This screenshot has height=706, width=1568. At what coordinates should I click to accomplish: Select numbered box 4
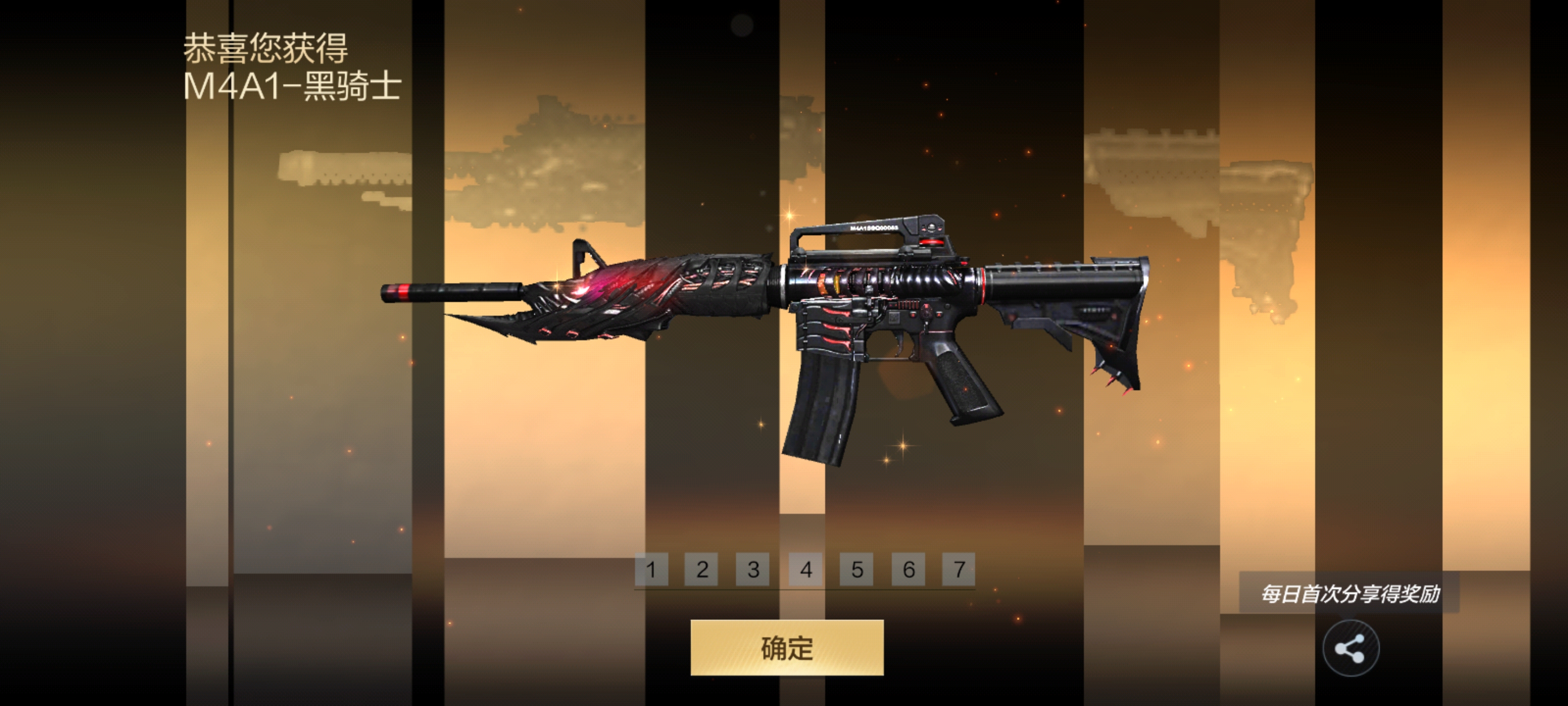(x=805, y=570)
